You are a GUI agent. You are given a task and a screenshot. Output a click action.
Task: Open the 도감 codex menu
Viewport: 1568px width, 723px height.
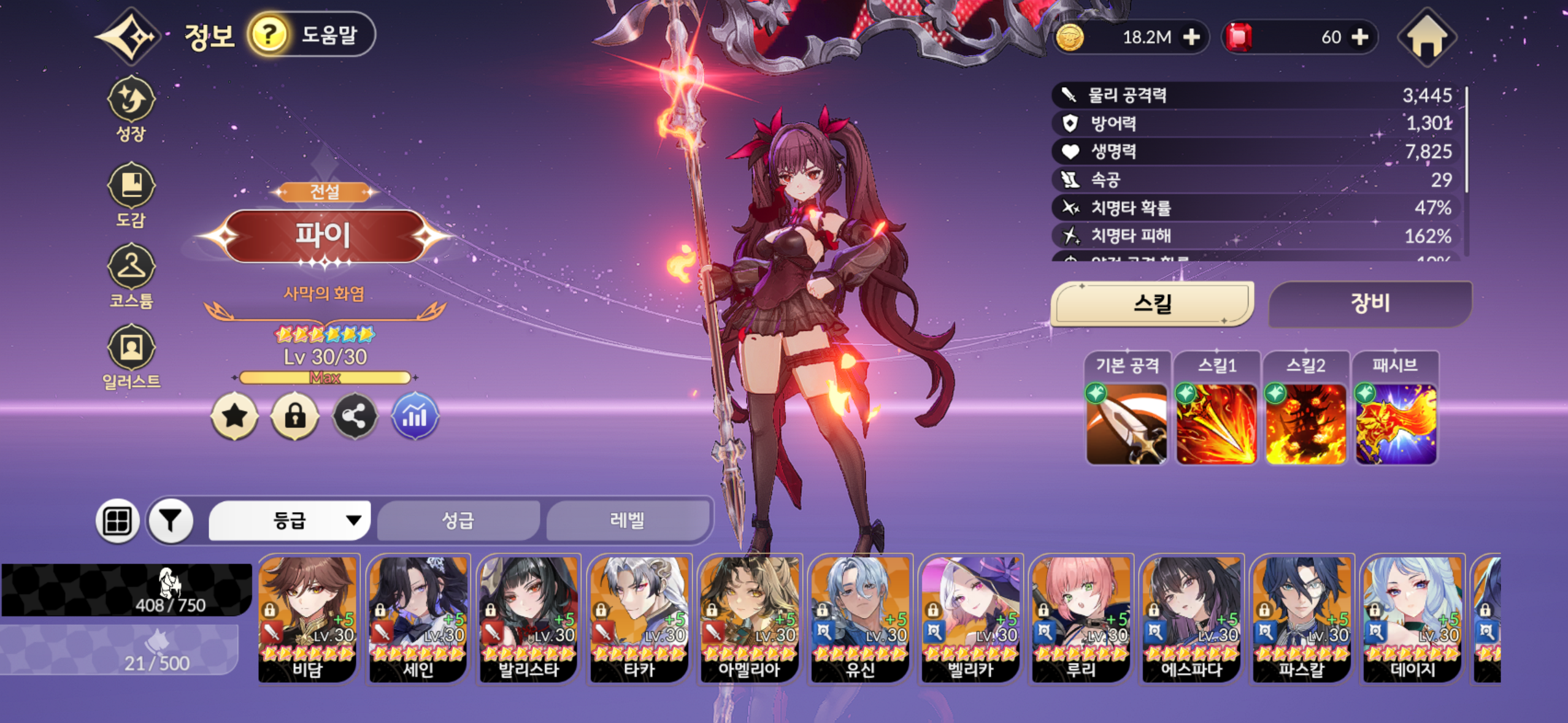[x=131, y=194]
